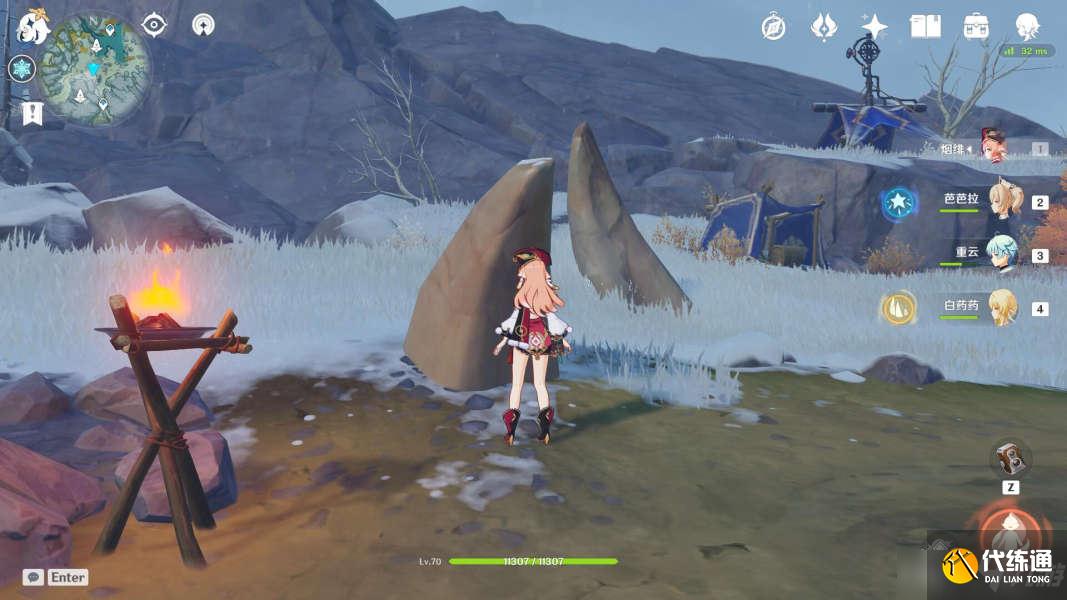Open the winged emblem icon in the top bar
The width and height of the screenshot is (1067, 600).
click(823, 27)
